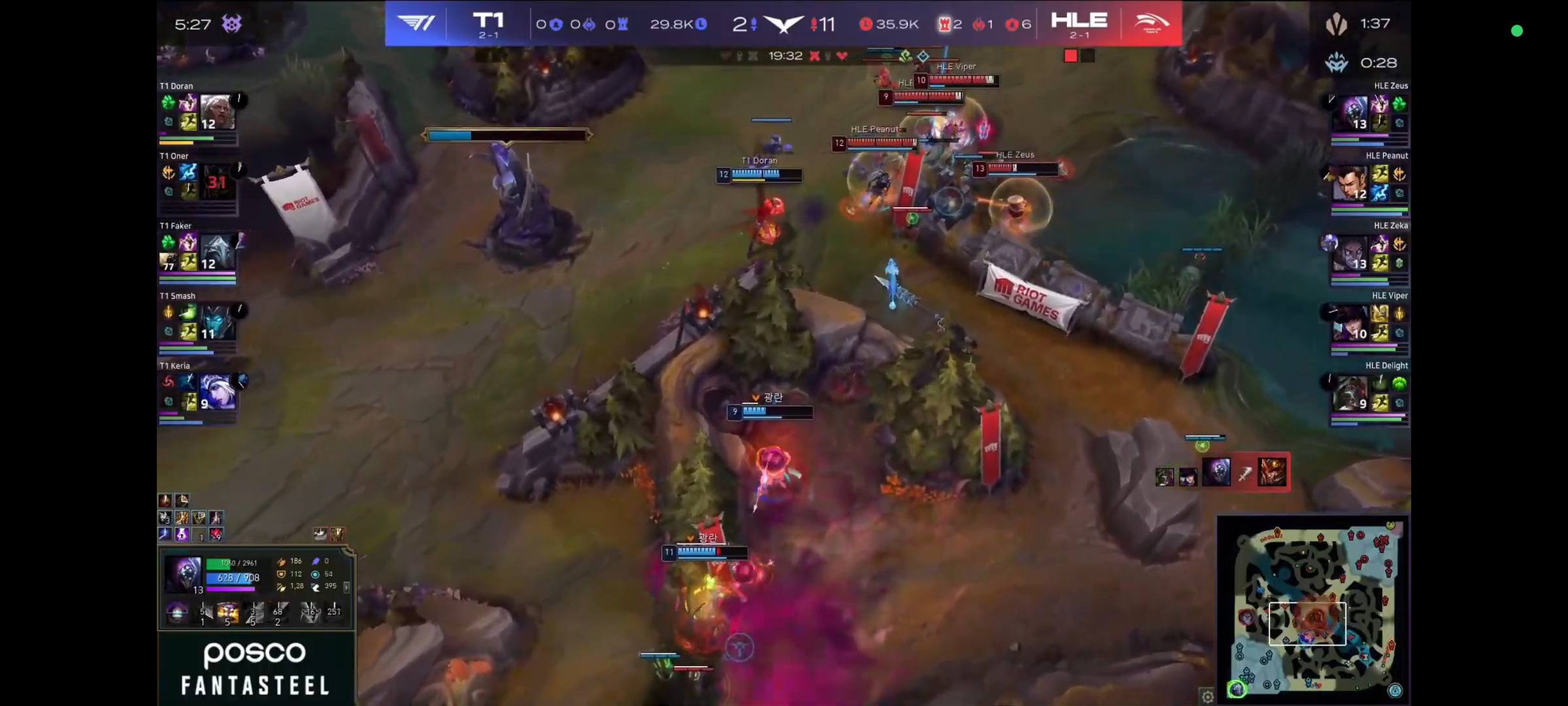Select T1 Keria's champion portrait
The width and height of the screenshot is (1568, 706).
[217, 391]
